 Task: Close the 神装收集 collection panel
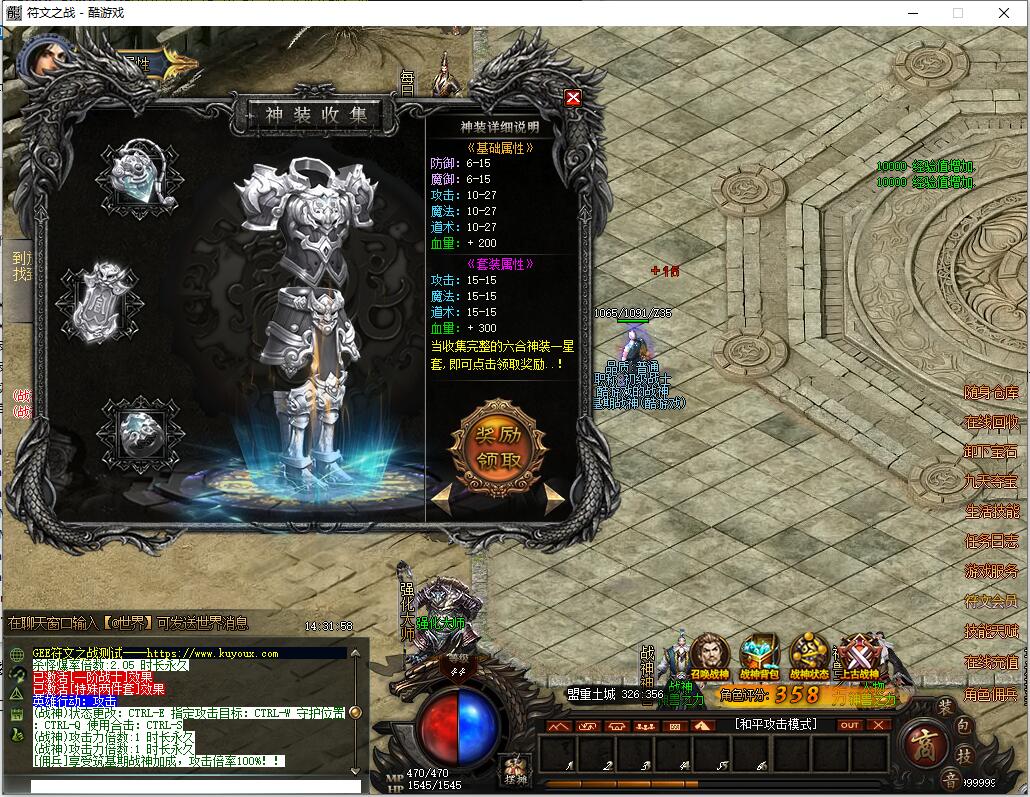(x=573, y=98)
